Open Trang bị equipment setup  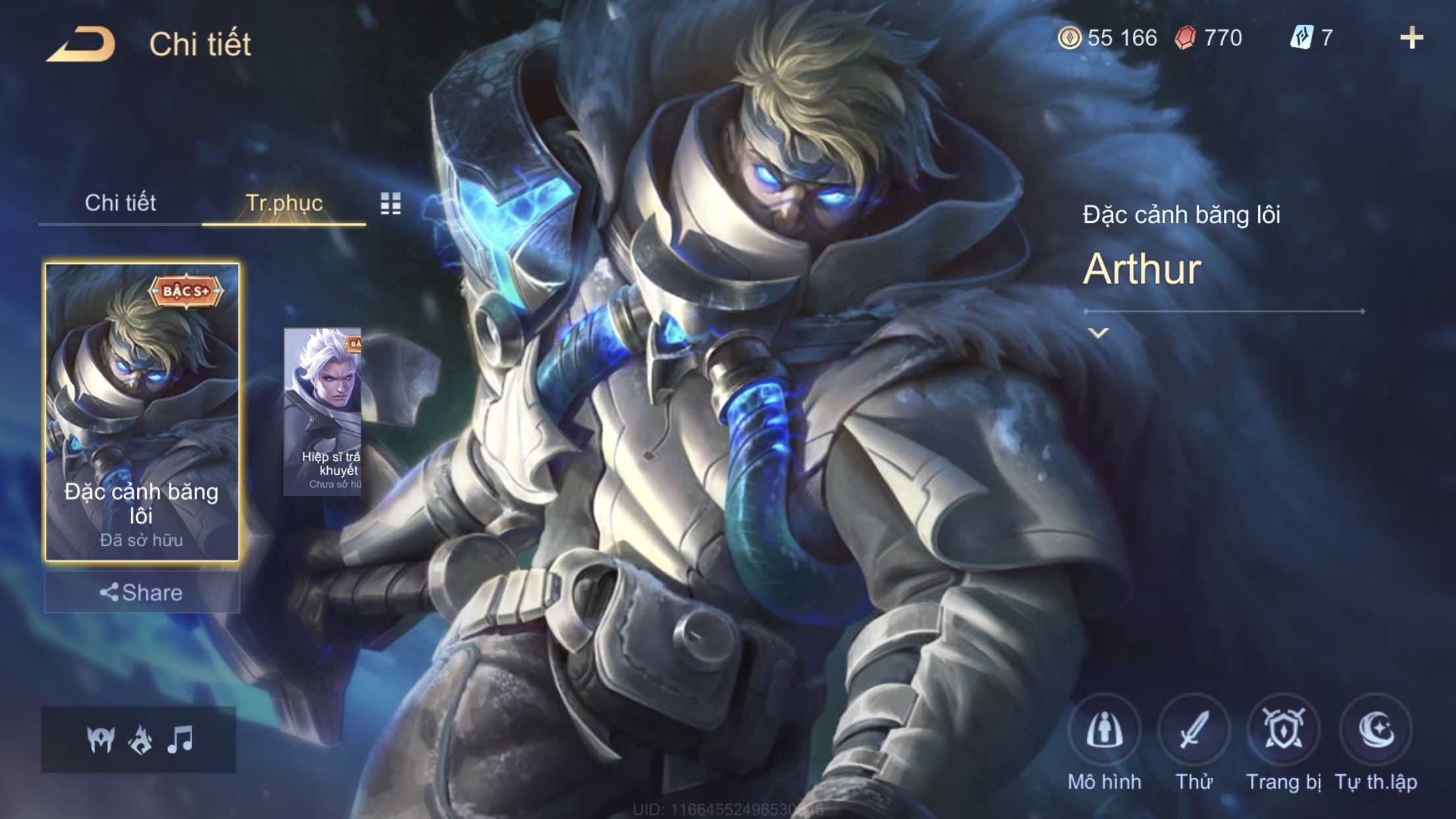tap(1283, 731)
